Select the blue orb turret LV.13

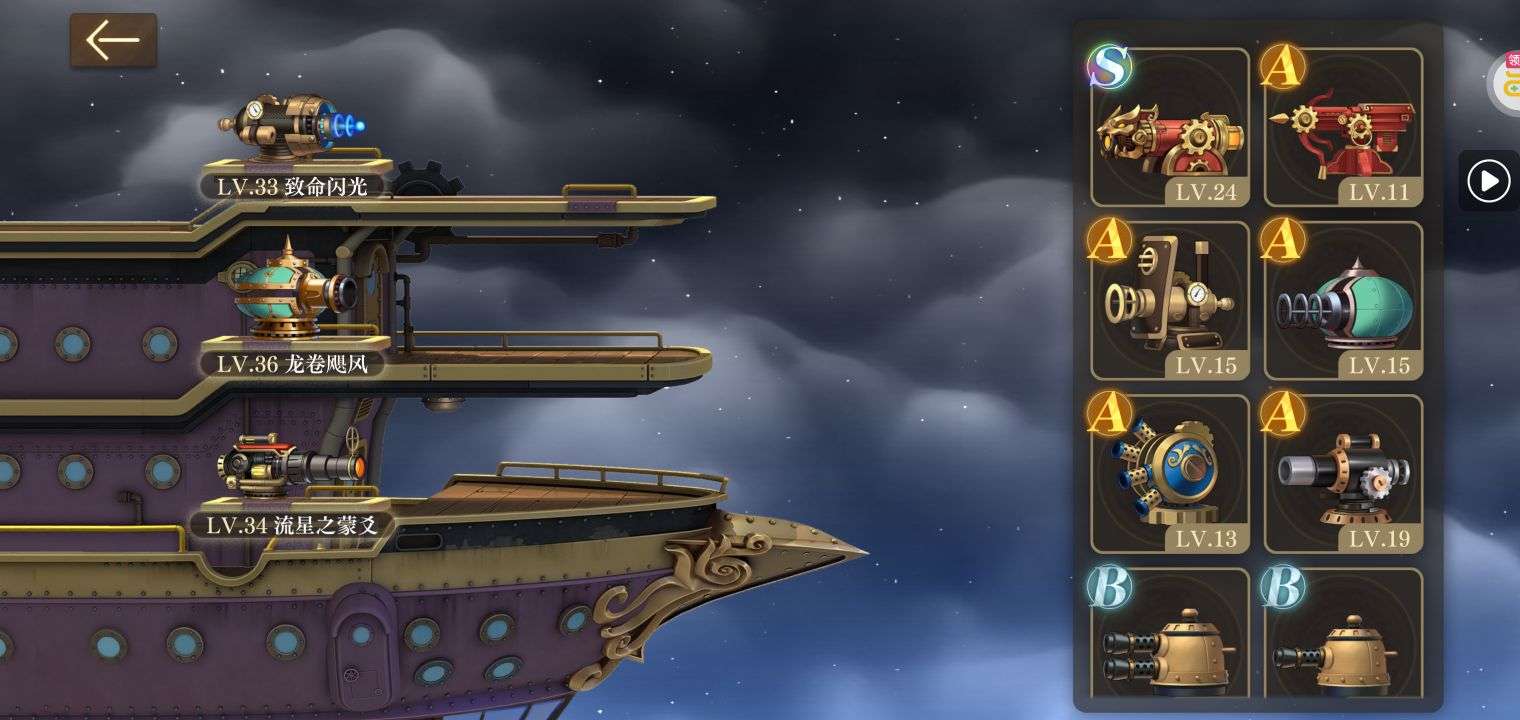[x=1170, y=473]
